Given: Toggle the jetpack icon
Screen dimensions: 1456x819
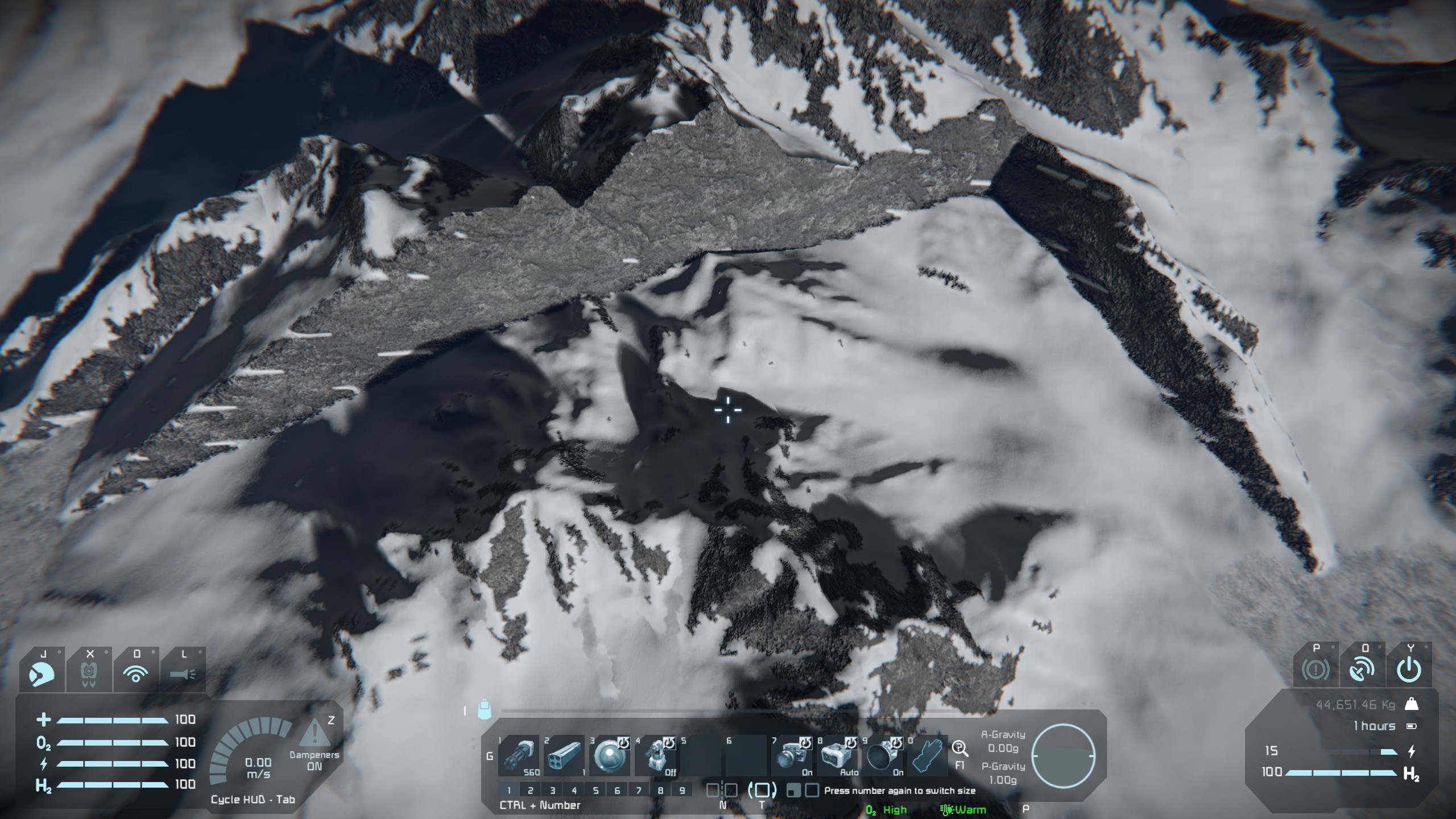Looking at the screenshot, I should point(89,673).
